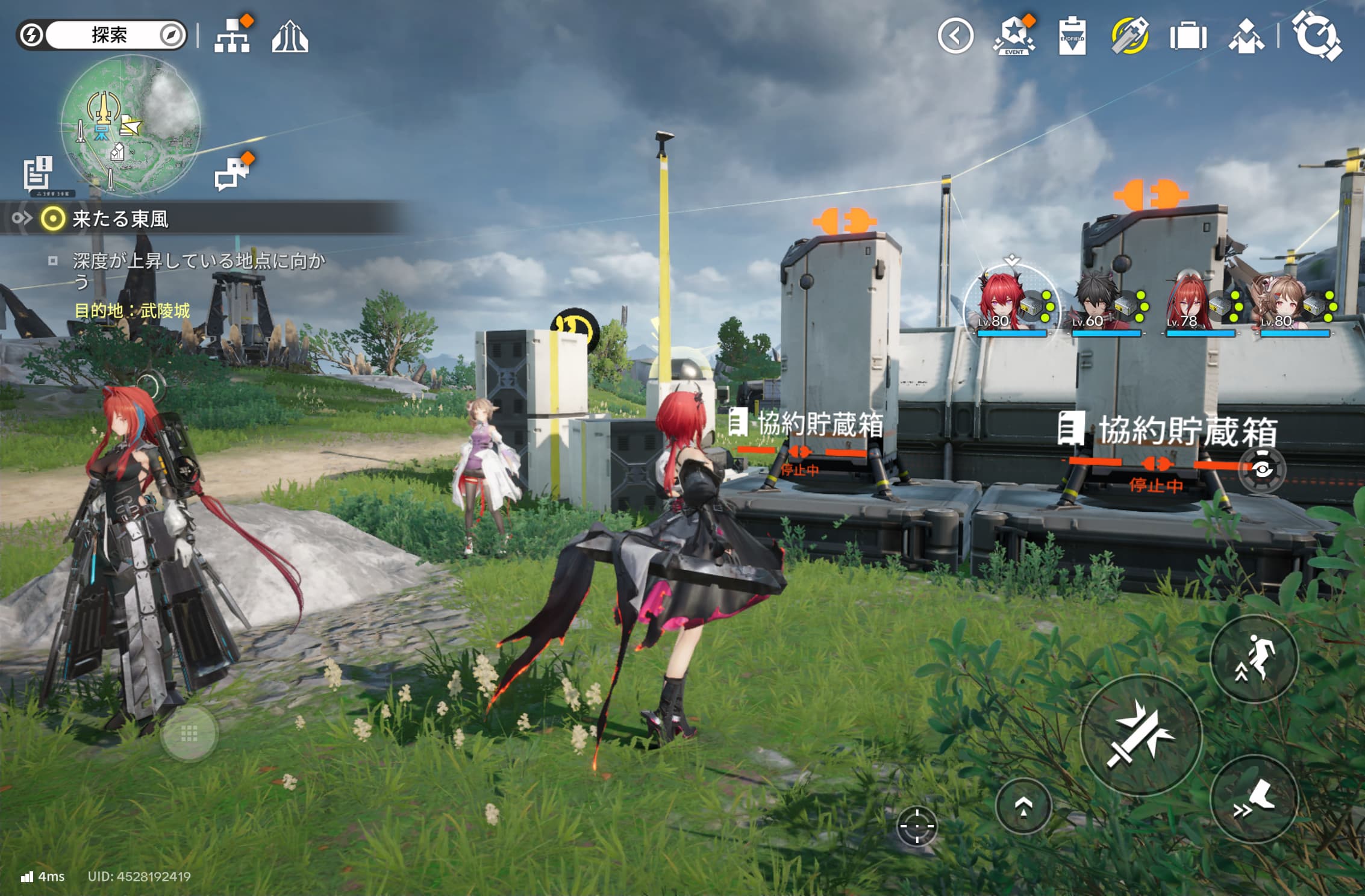
Task: Open the yellow circled ticket icon
Action: tap(1130, 36)
